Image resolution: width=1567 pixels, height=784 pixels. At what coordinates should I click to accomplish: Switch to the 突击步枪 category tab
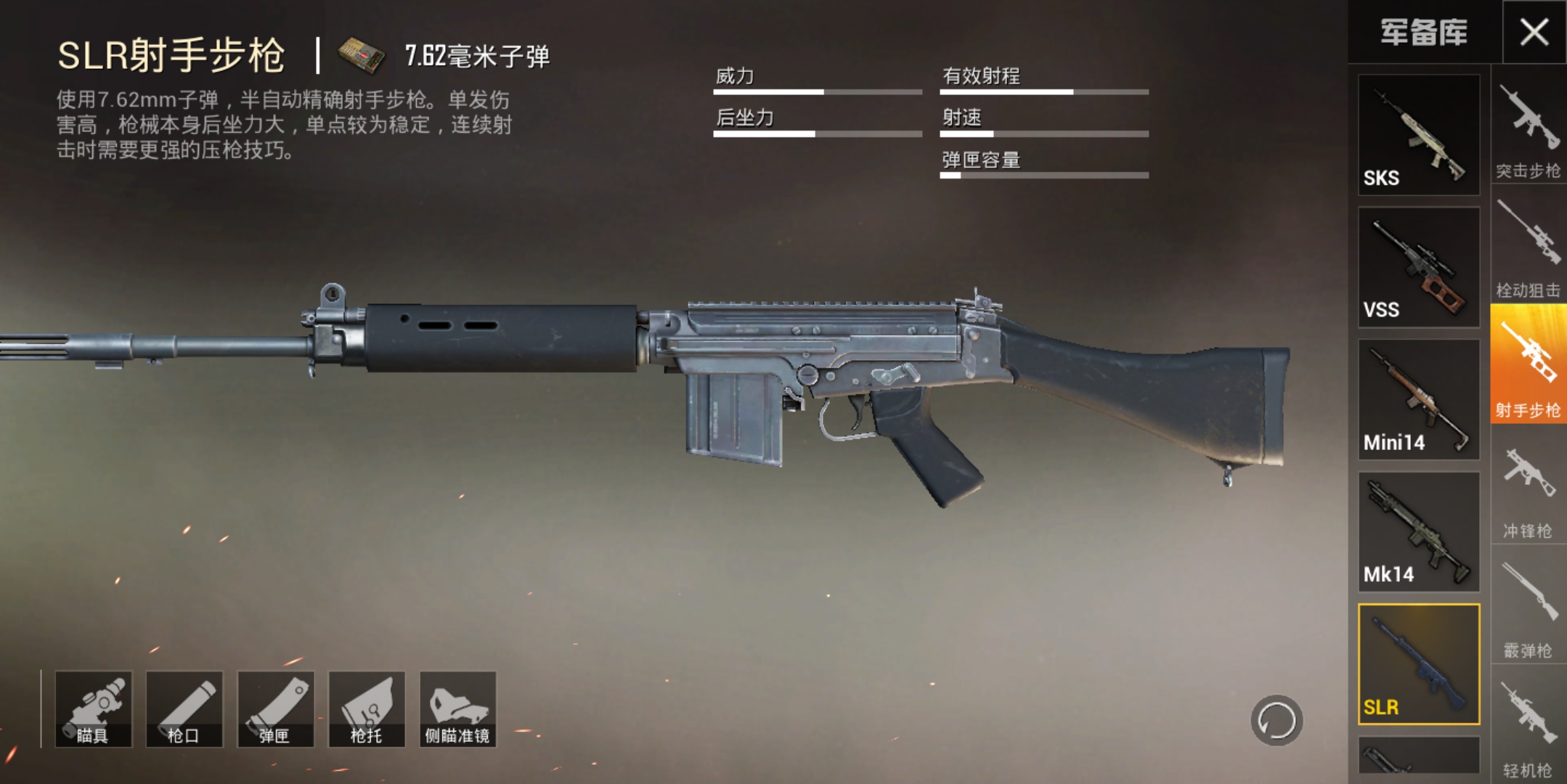point(1528,131)
